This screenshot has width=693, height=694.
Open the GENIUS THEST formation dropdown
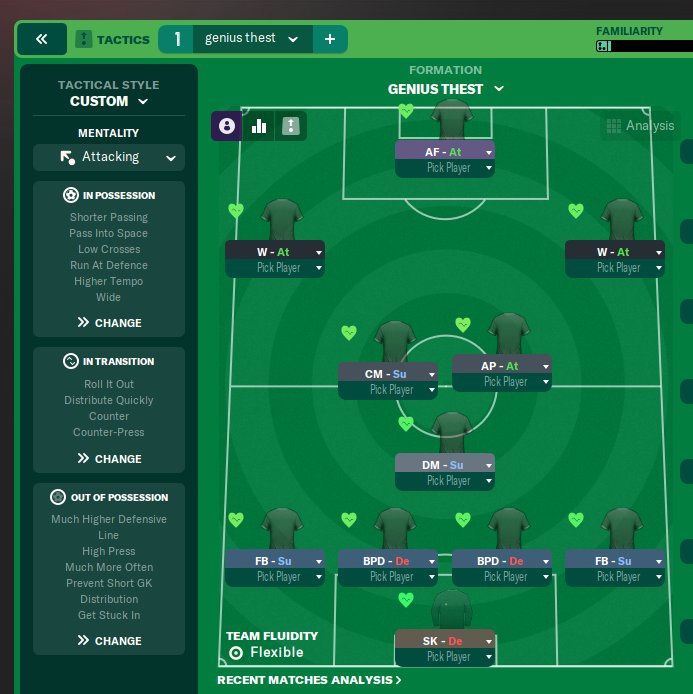[445, 89]
